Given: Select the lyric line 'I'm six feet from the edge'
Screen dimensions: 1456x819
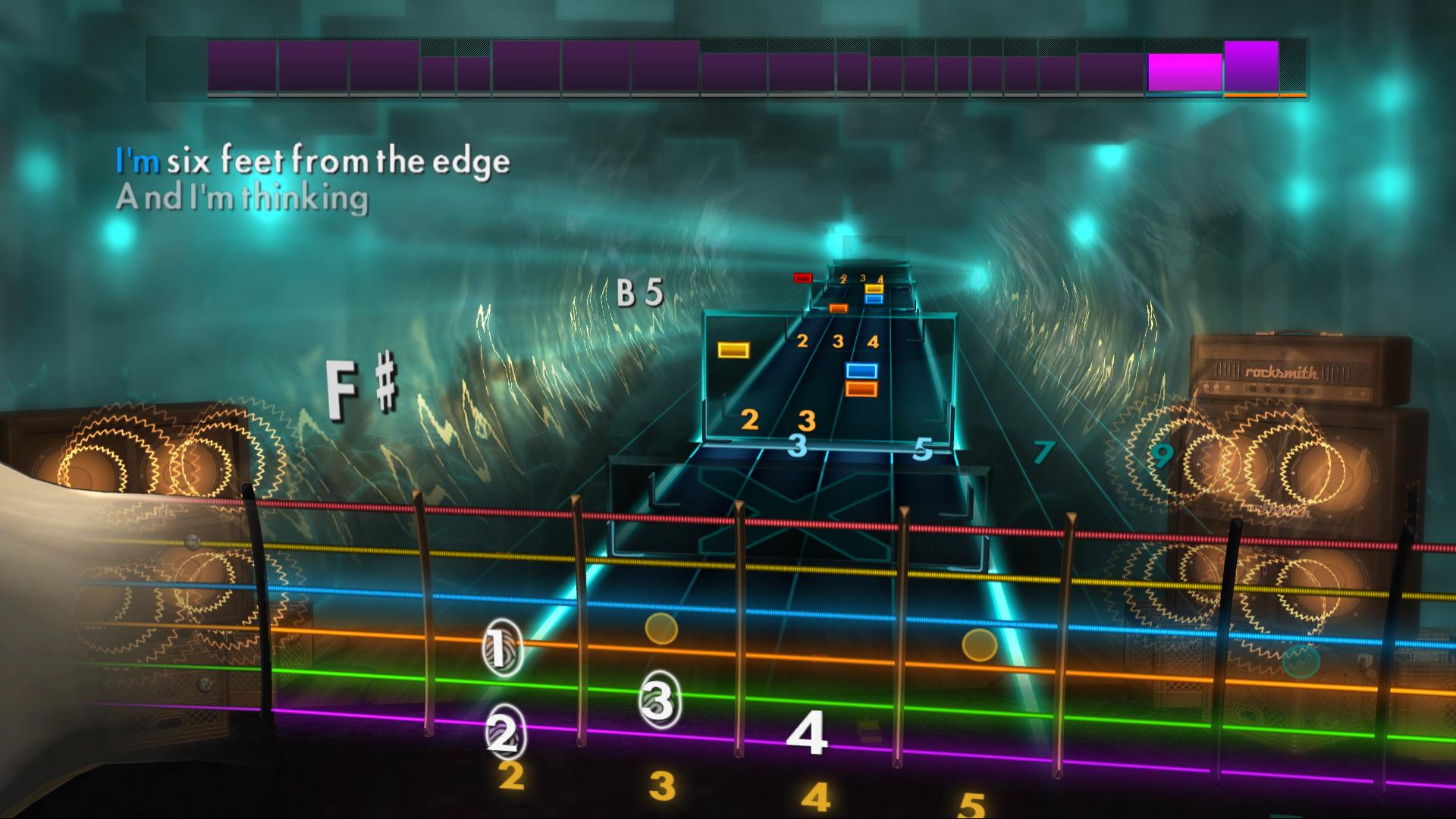Looking at the screenshot, I should 311,160.
